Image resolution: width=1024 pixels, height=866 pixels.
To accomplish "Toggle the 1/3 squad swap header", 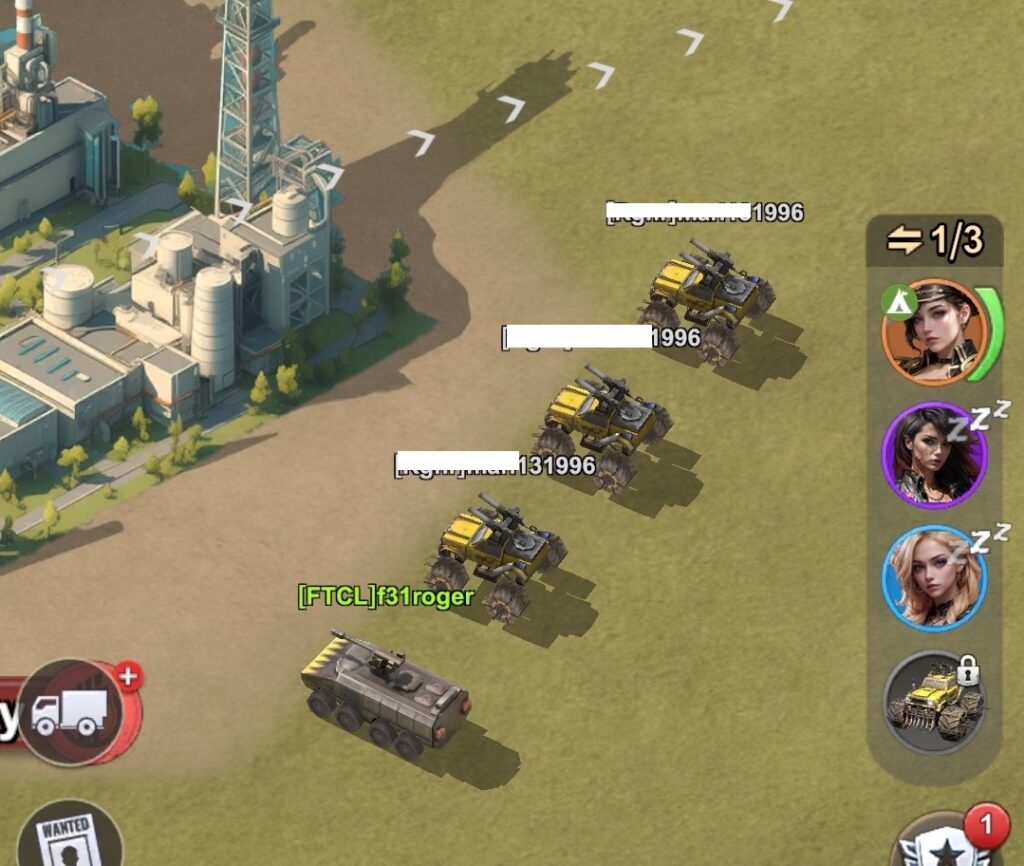I will coord(934,240).
